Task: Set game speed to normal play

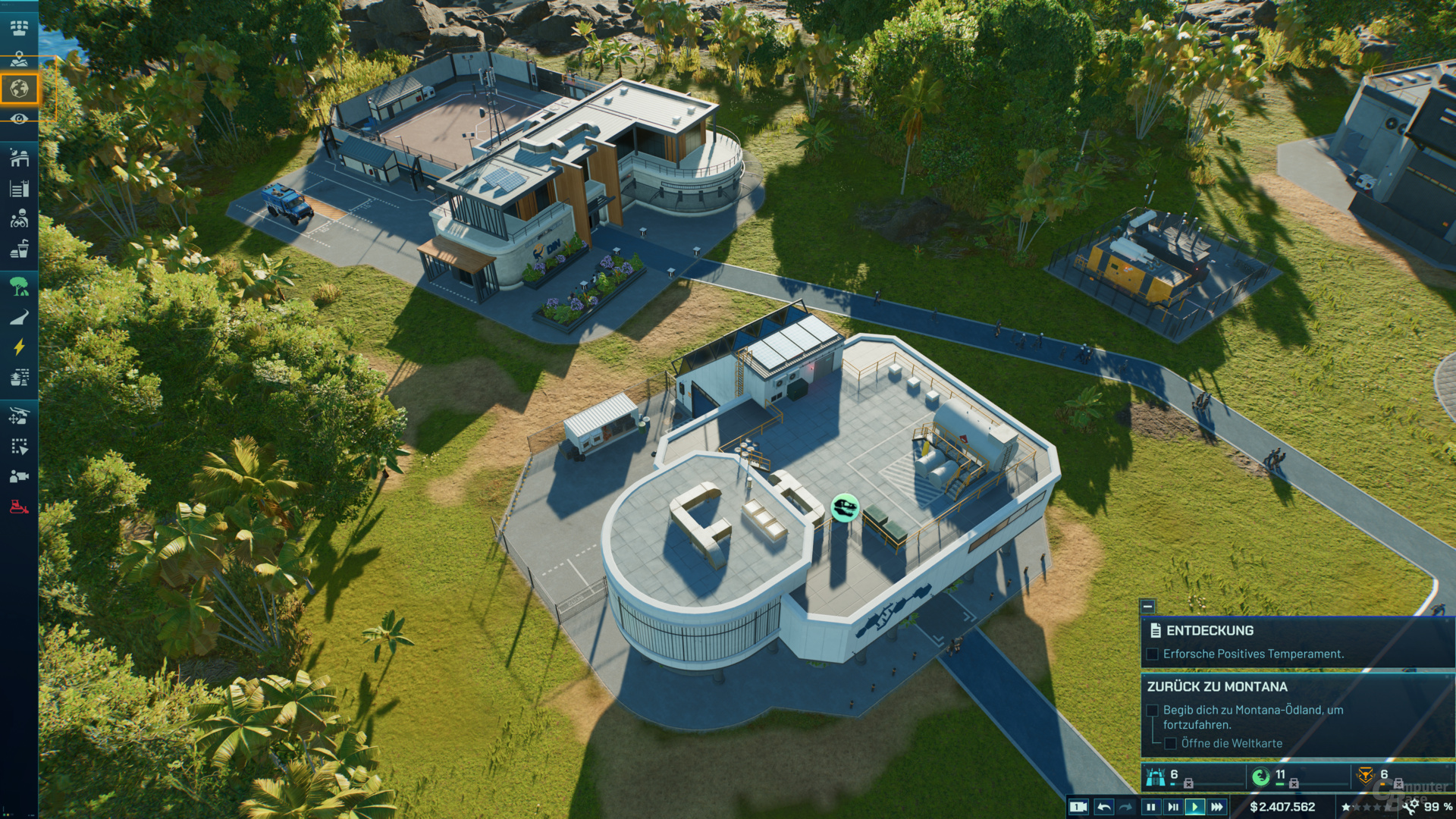Action: coord(1195,807)
